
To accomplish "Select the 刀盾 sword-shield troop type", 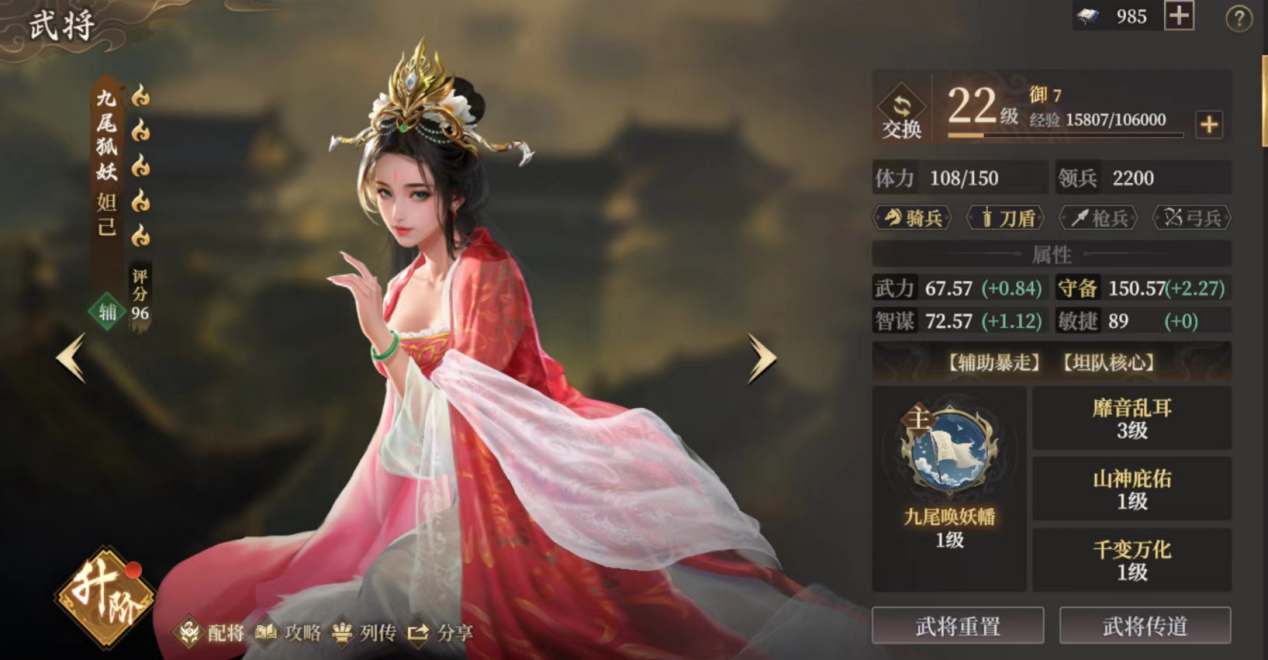I will [x=1006, y=217].
